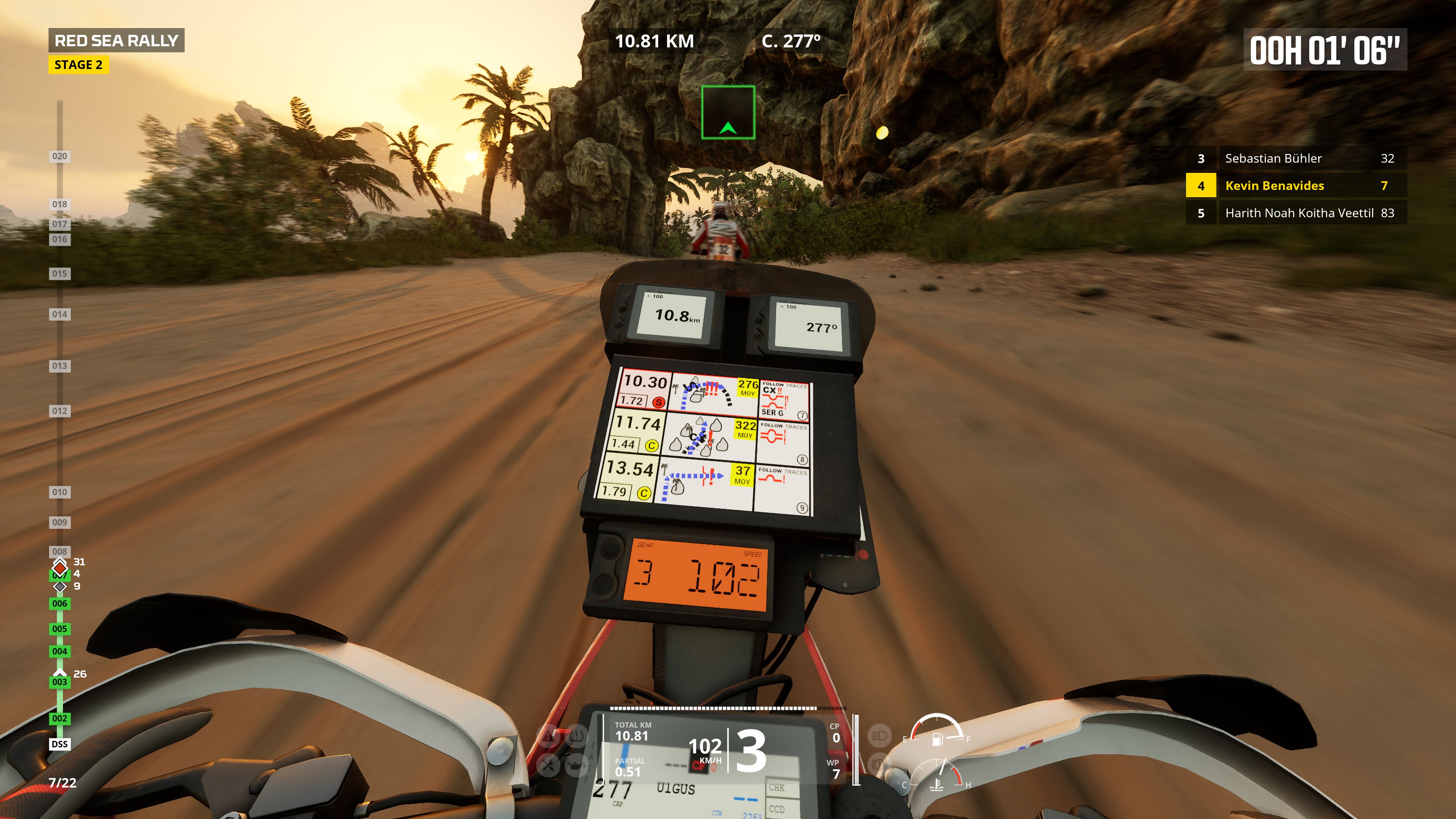The image size is (1456, 819).
Task: Click the DSS start marker on the progress bar
Action: pyautogui.click(x=60, y=744)
